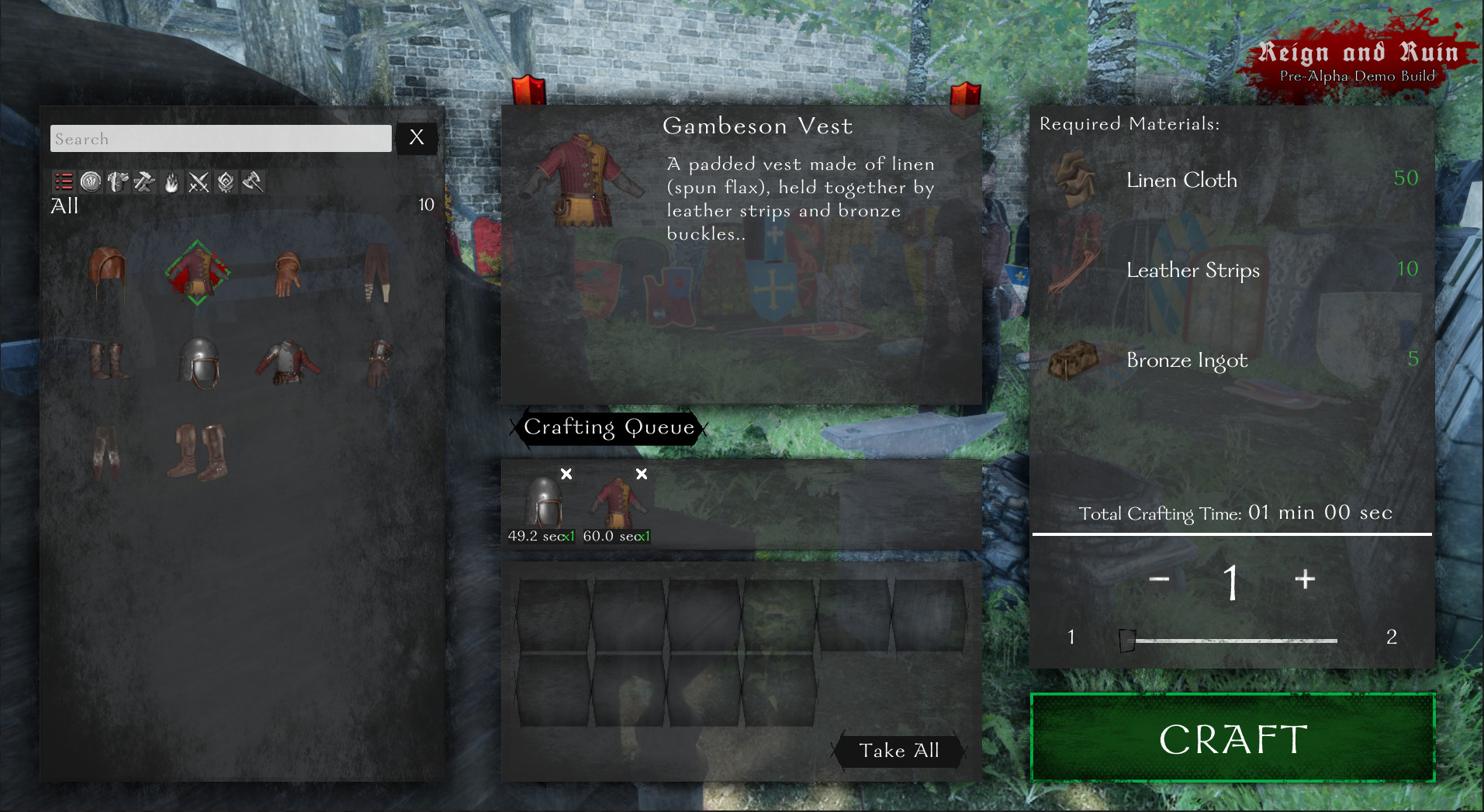Cancel the queued Gambeson Vest craft
The height and width of the screenshot is (812, 1484).
pos(641,473)
